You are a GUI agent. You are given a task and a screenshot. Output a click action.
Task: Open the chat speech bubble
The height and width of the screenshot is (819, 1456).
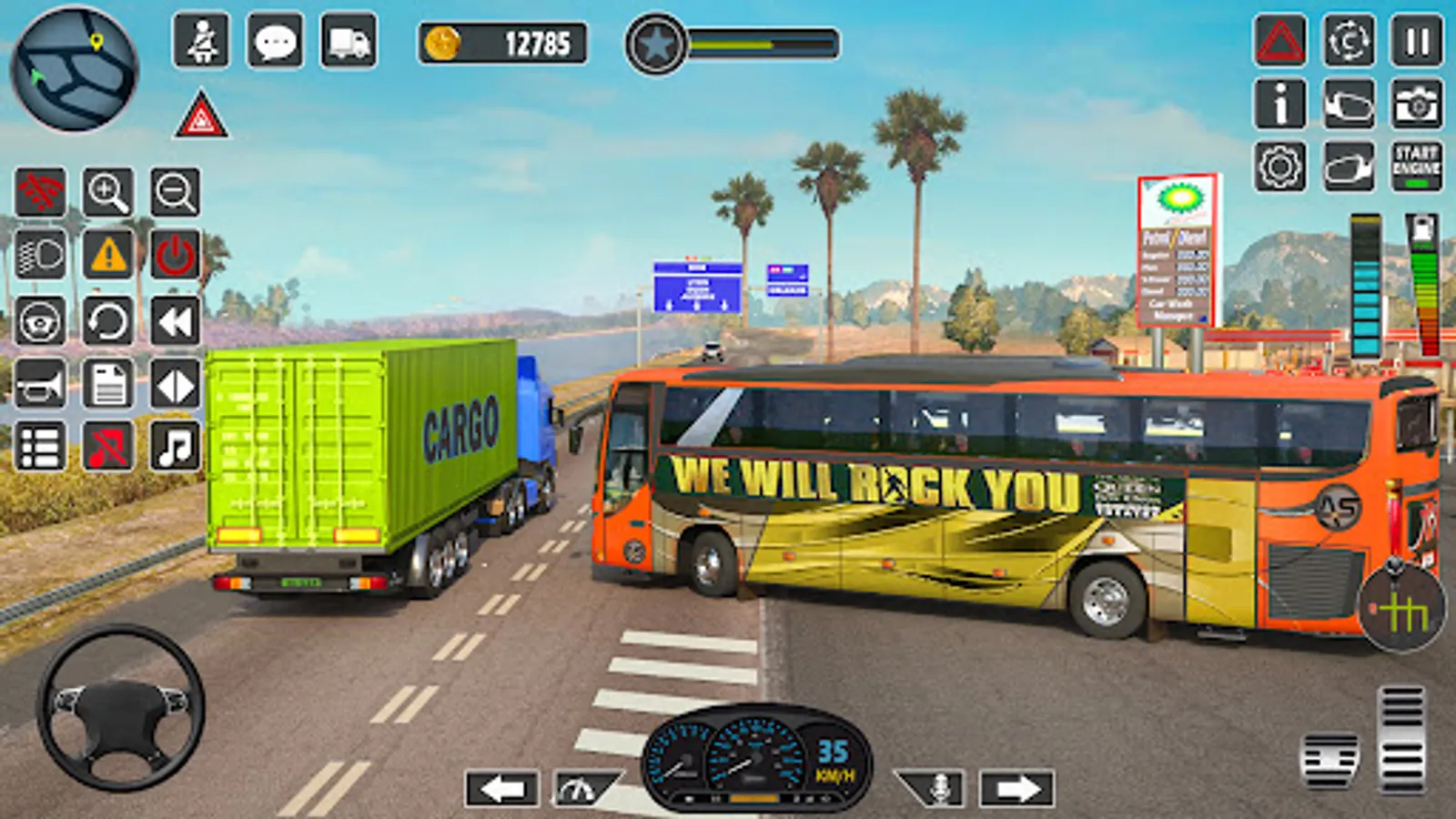point(275,41)
